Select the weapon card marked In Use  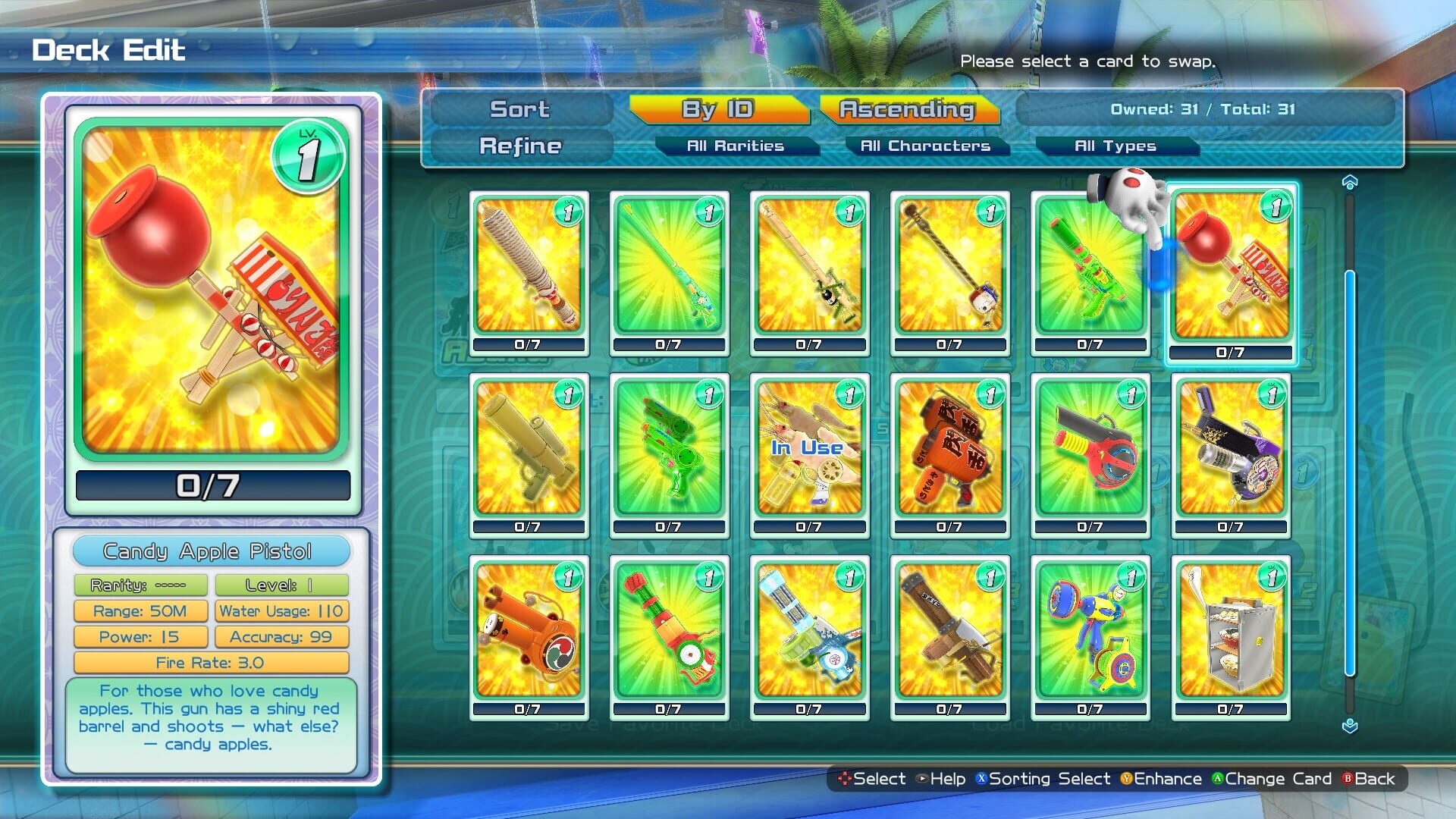click(809, 451)
